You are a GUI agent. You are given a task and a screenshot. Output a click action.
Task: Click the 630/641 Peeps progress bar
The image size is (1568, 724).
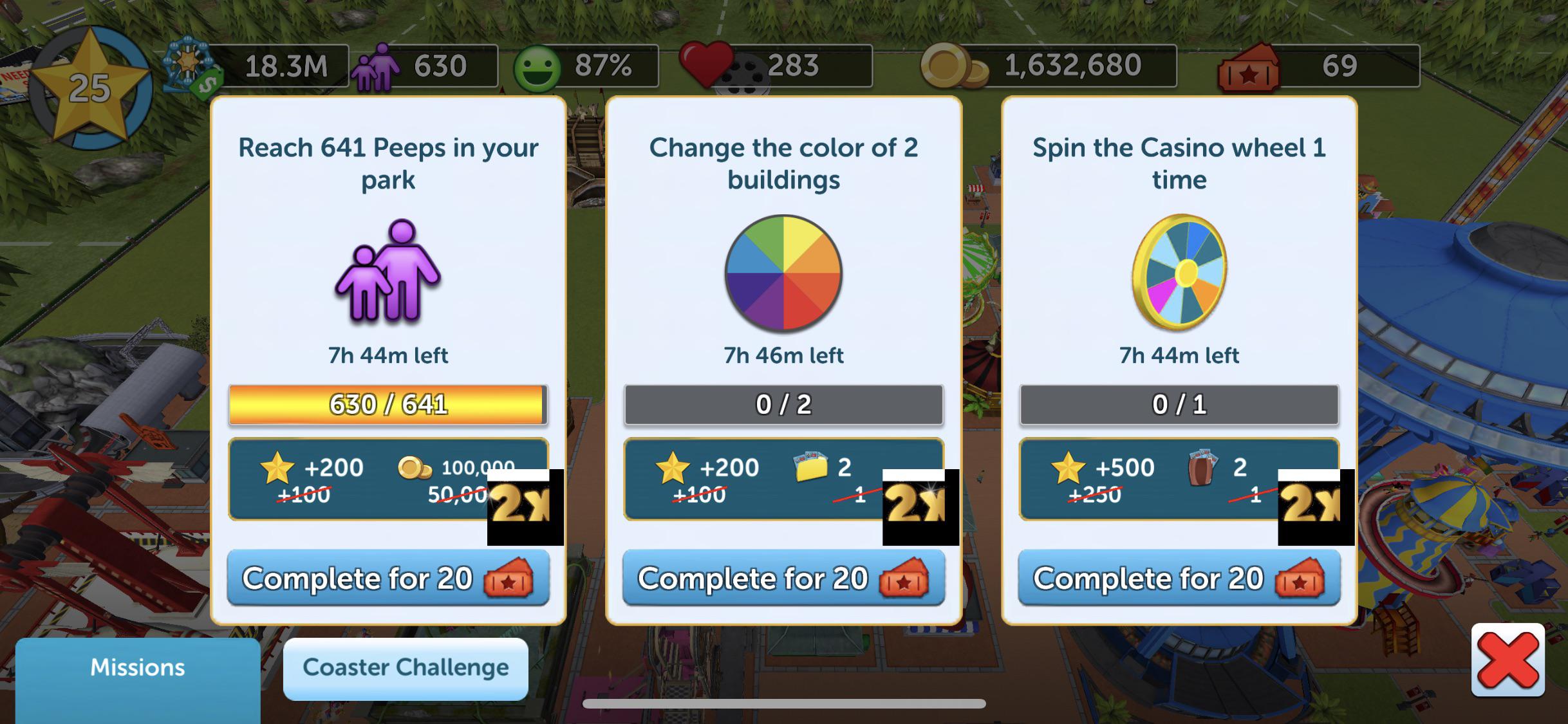[x=389, y=404]
